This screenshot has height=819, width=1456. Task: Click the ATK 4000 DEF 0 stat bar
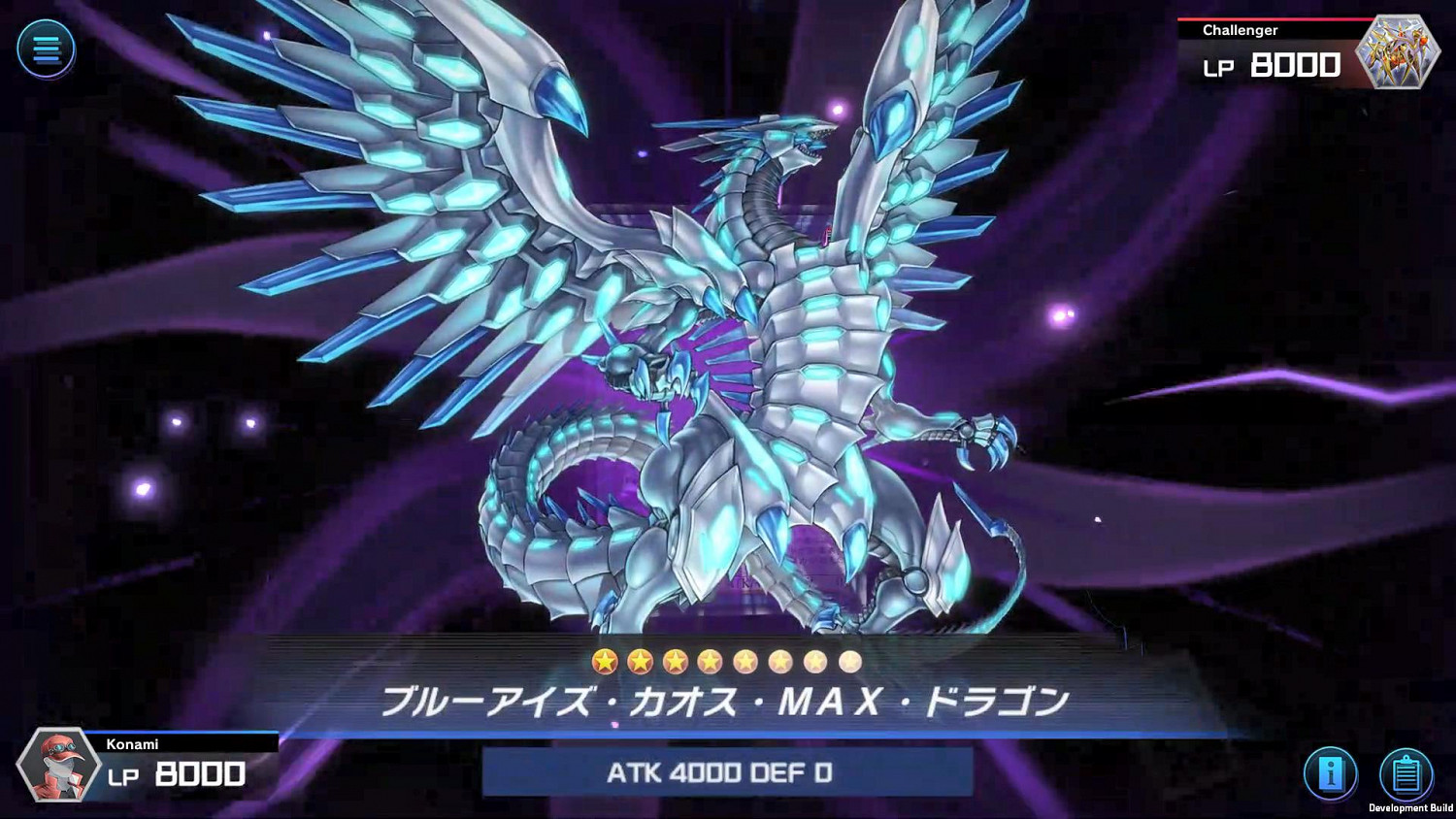pos(728,773)
